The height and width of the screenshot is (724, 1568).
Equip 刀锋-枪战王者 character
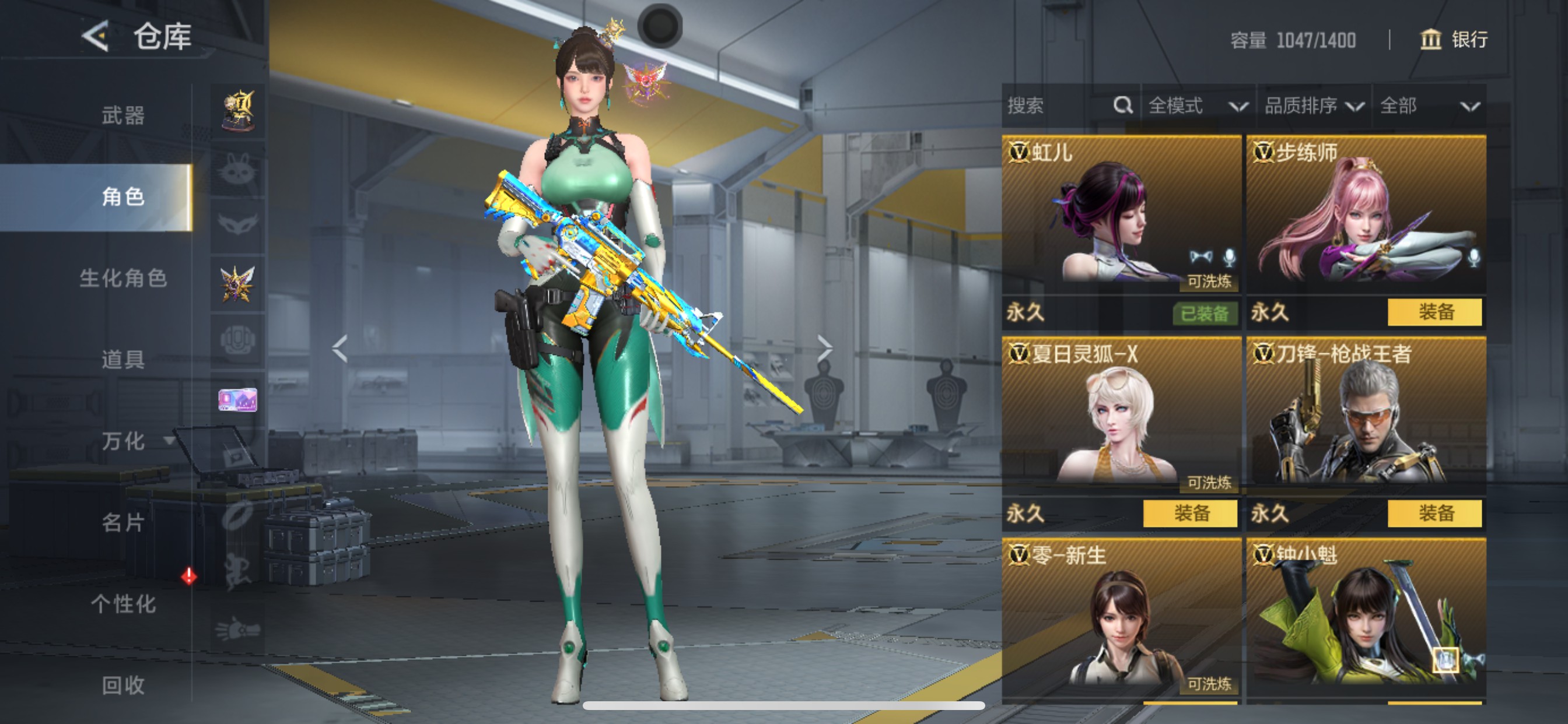(x=1434, y=514)
